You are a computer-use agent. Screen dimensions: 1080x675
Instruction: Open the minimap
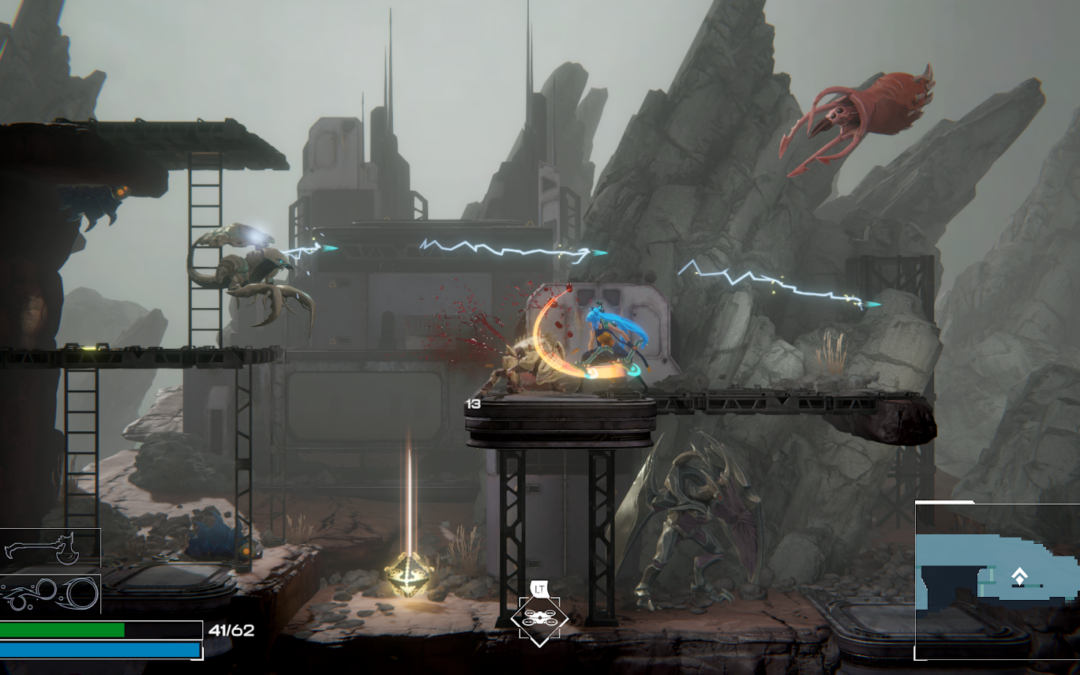(996, 581)
